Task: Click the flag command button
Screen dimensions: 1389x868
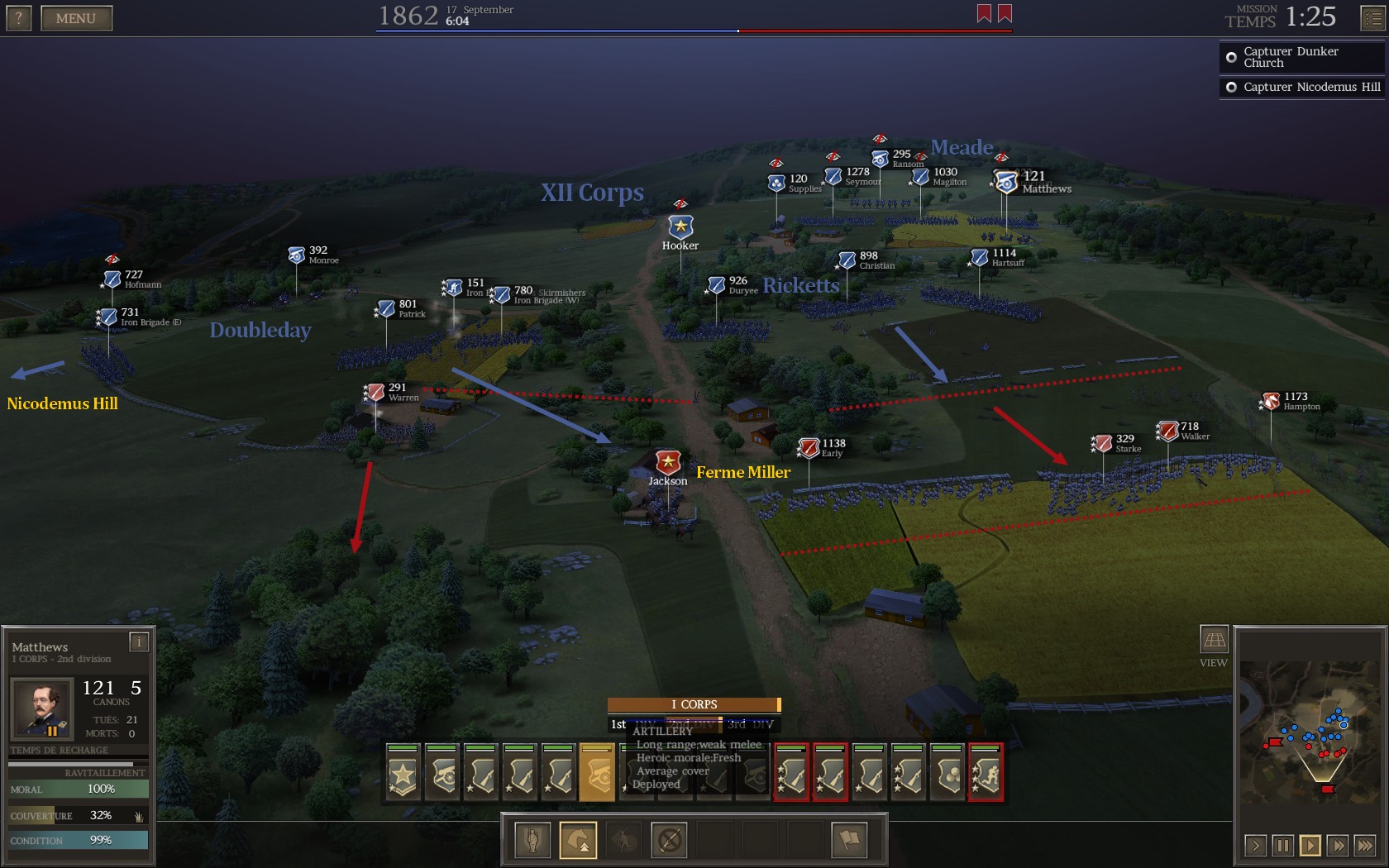Action: (849, 840)
